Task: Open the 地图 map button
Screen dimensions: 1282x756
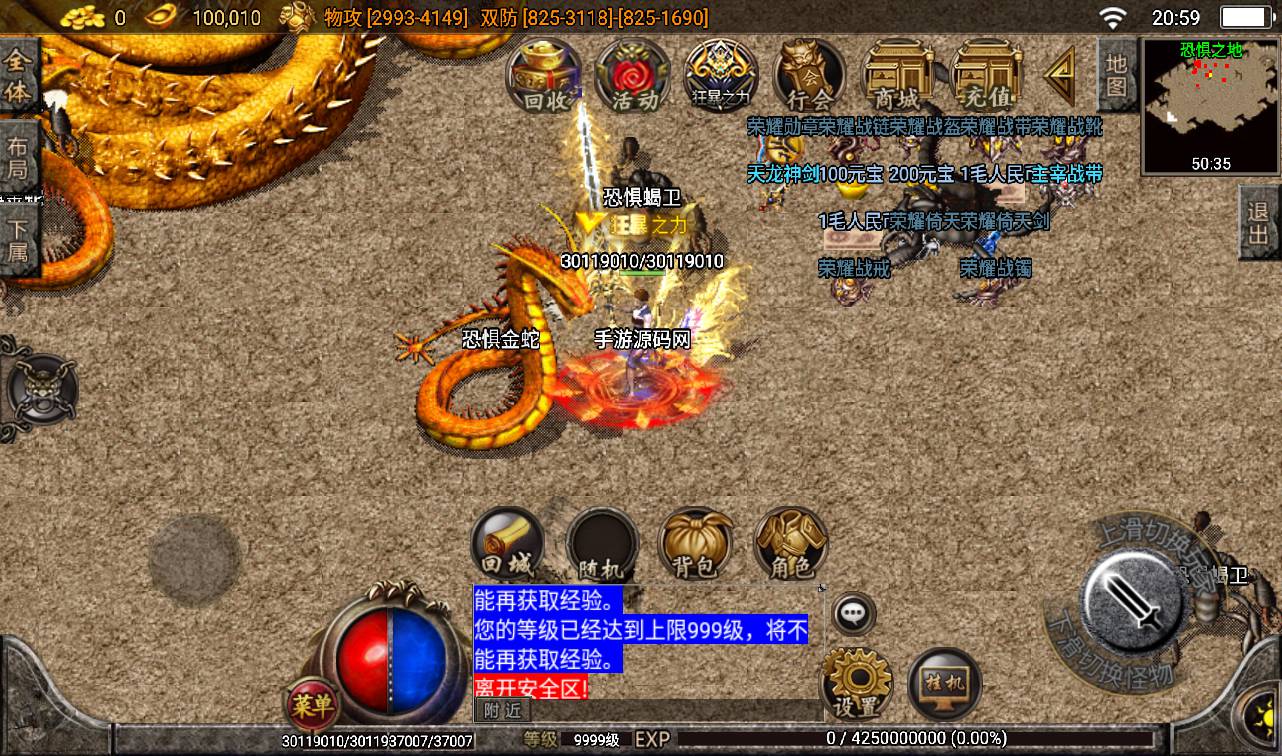Action: tap(1117, 74)
